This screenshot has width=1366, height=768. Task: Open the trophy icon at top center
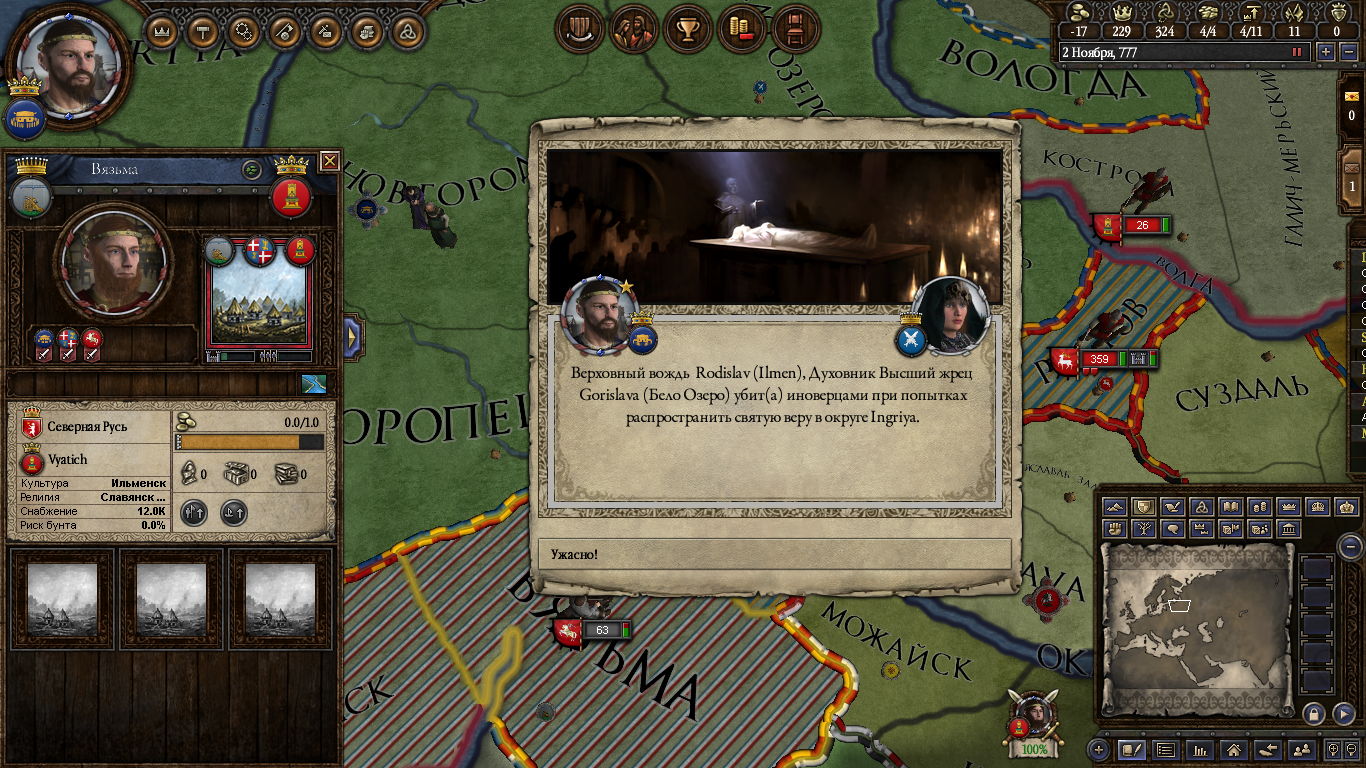[x=688, y=29]
